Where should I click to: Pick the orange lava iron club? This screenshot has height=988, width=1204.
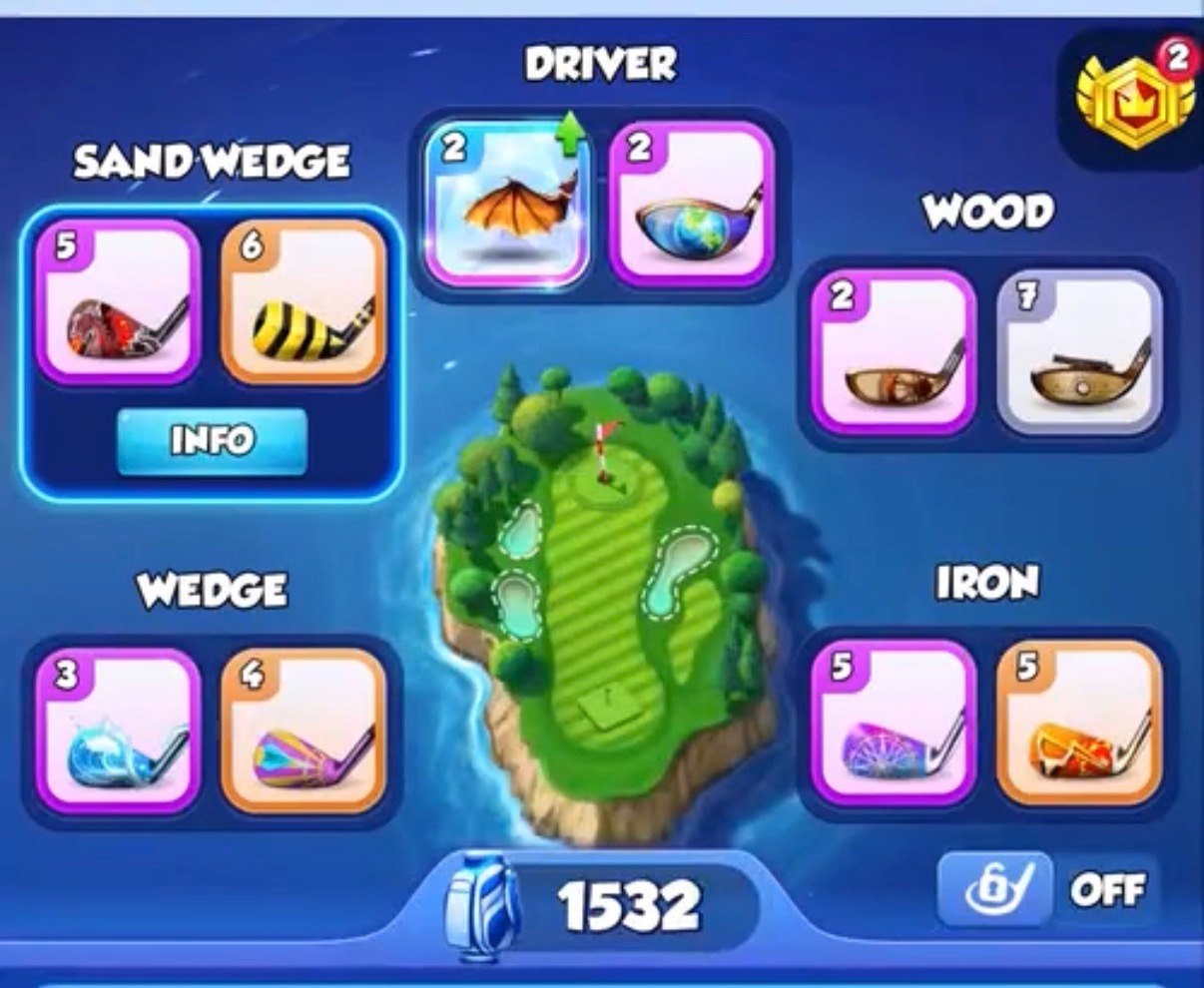point(1079,724)
